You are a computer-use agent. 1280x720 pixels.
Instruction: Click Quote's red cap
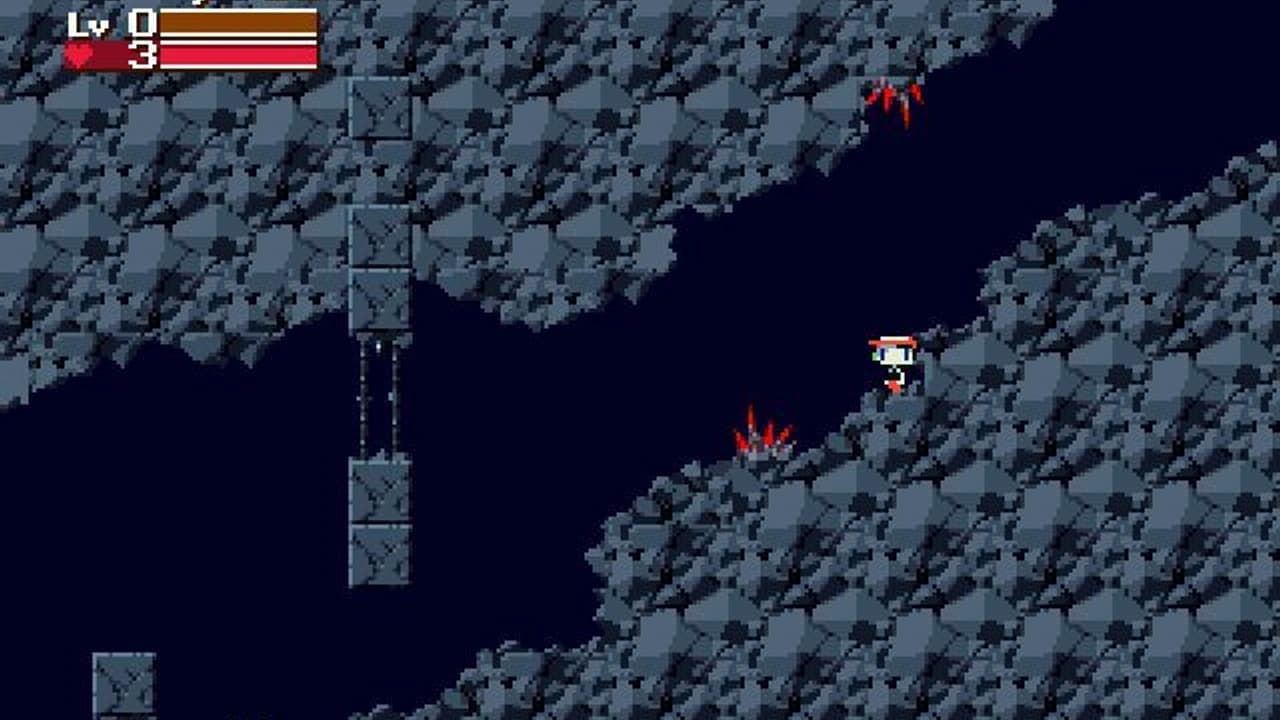pyautogui.click(x=894, y=340)
